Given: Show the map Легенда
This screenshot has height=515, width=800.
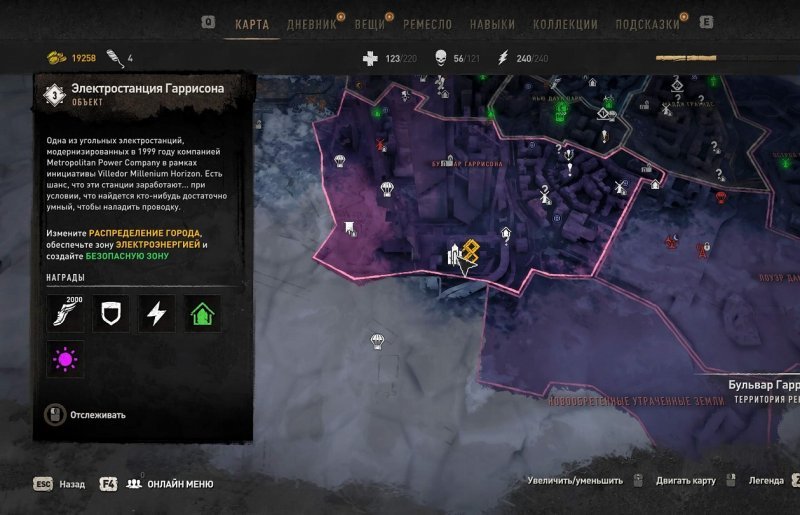Looking at the screenshot, I should (767, 481).
